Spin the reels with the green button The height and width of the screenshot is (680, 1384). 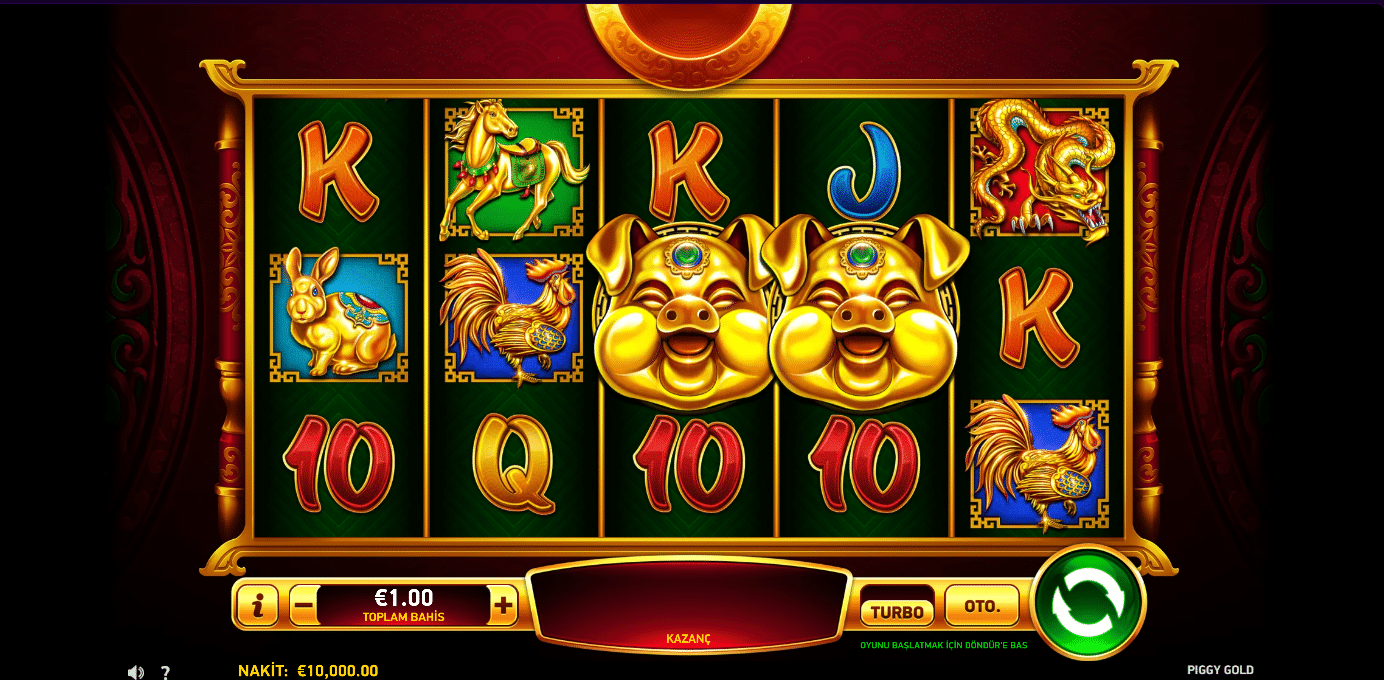click(1088, 602)
